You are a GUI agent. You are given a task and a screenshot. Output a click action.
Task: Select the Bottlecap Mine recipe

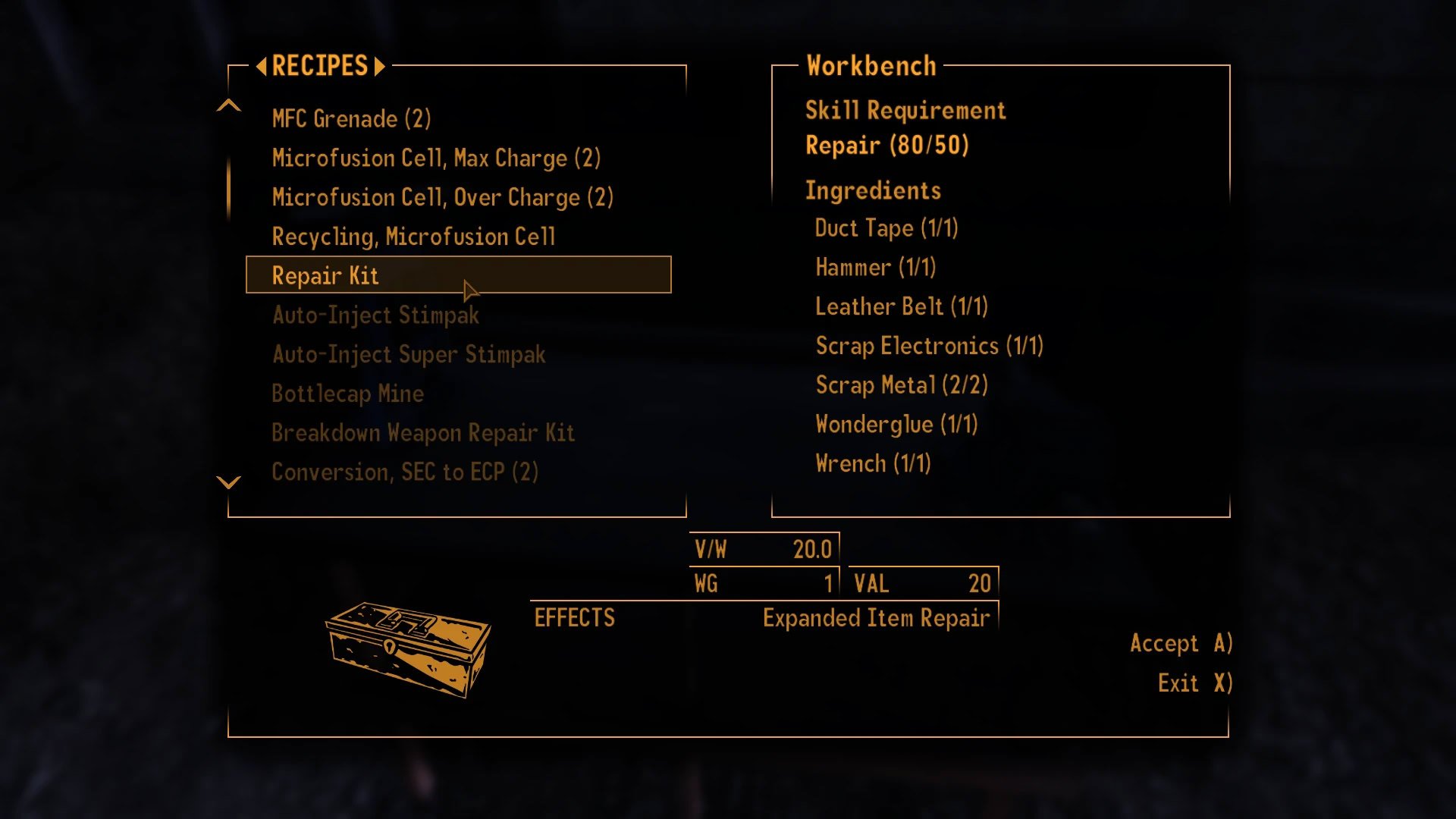pyautogui.click(x=347, y=394)
